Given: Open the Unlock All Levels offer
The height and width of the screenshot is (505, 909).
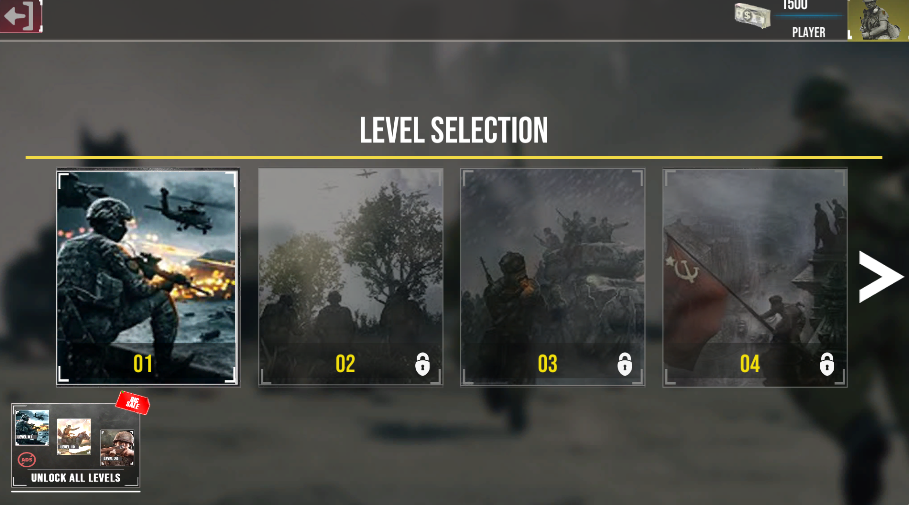Looking at the screenshot, I should [x=76, y=447].
